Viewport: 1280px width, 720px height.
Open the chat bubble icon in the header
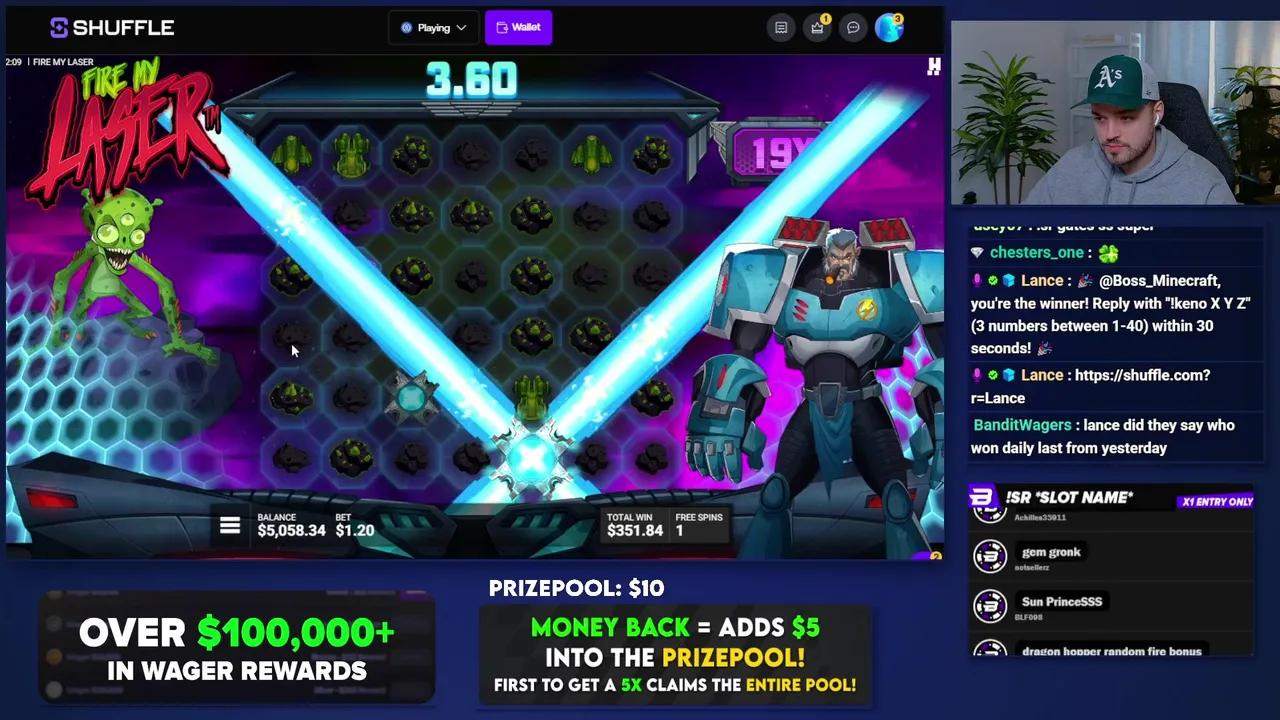[853, 27]
